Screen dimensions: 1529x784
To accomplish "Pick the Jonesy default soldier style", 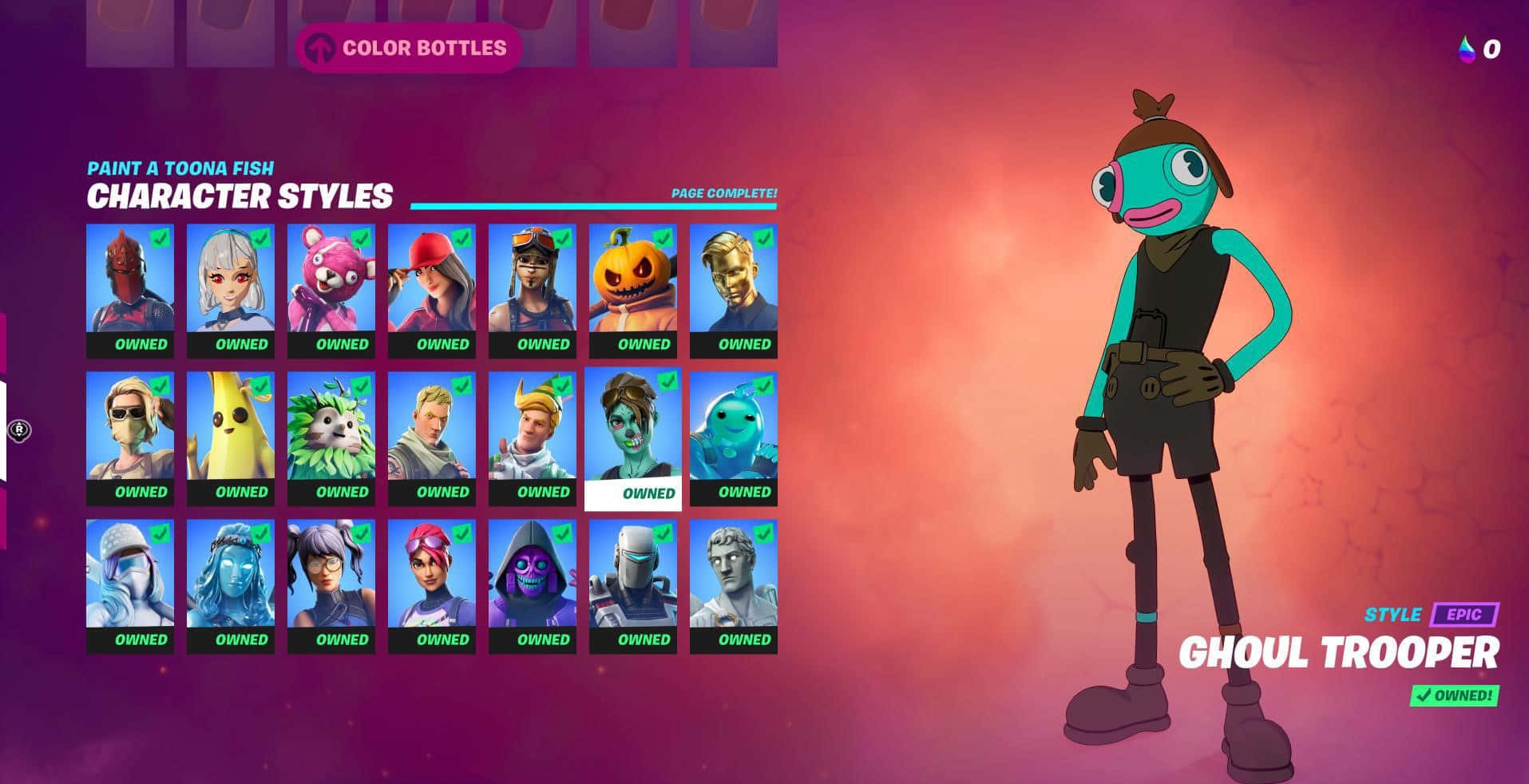I will pyautogui.click(x=432, y=438).
